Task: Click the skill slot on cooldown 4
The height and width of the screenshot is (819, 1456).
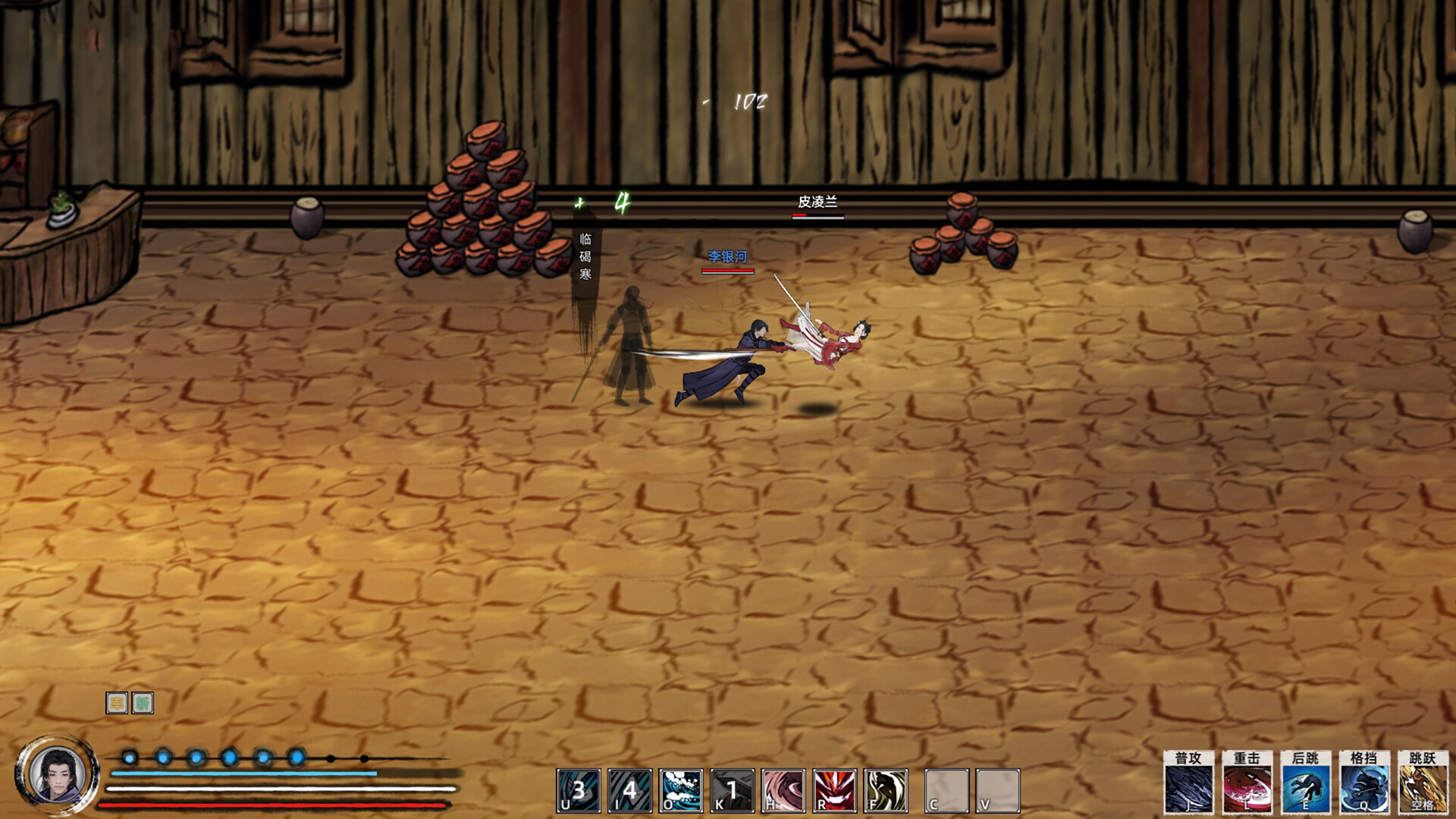Action: tap(629, 791)
